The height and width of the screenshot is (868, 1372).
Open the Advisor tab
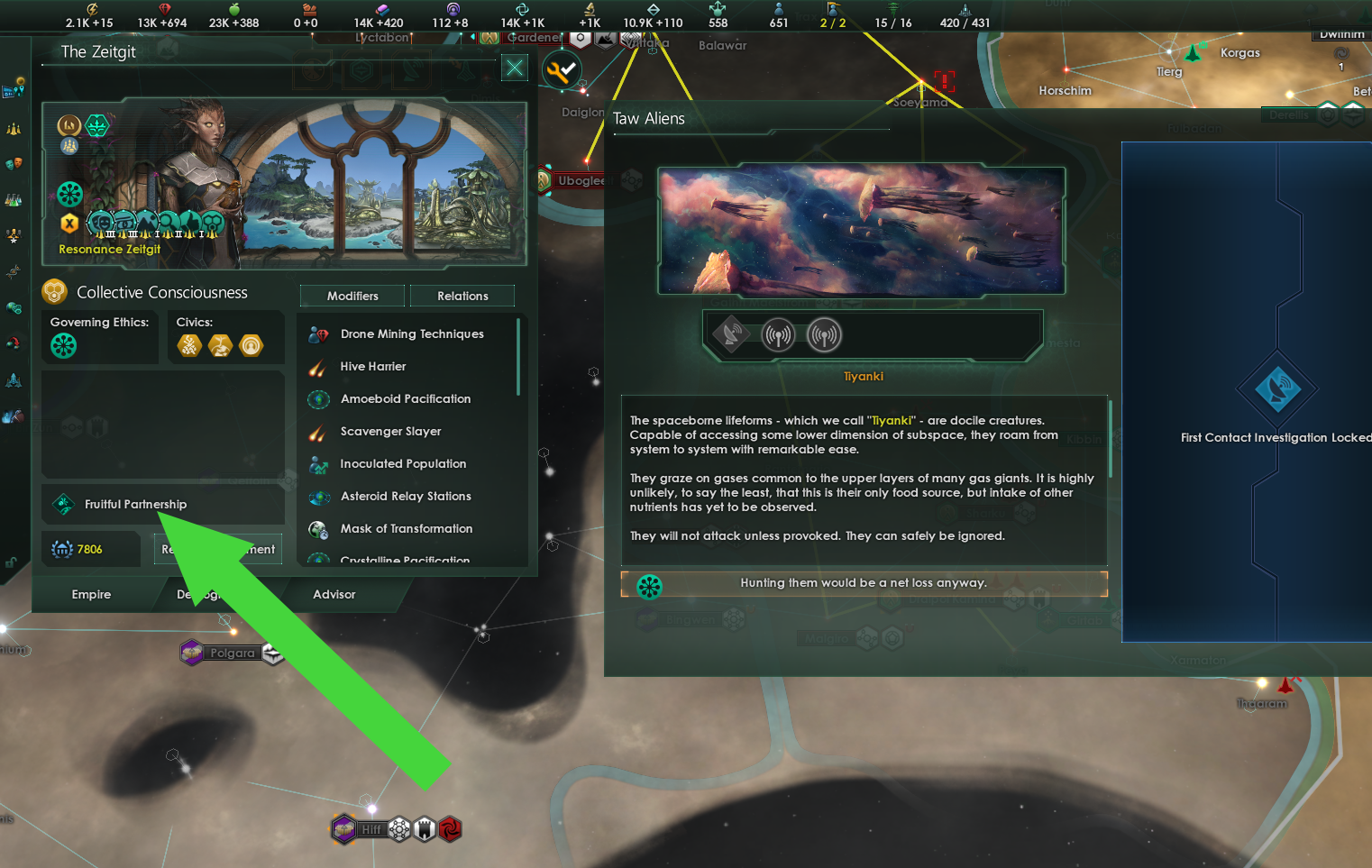click(334, 594)
